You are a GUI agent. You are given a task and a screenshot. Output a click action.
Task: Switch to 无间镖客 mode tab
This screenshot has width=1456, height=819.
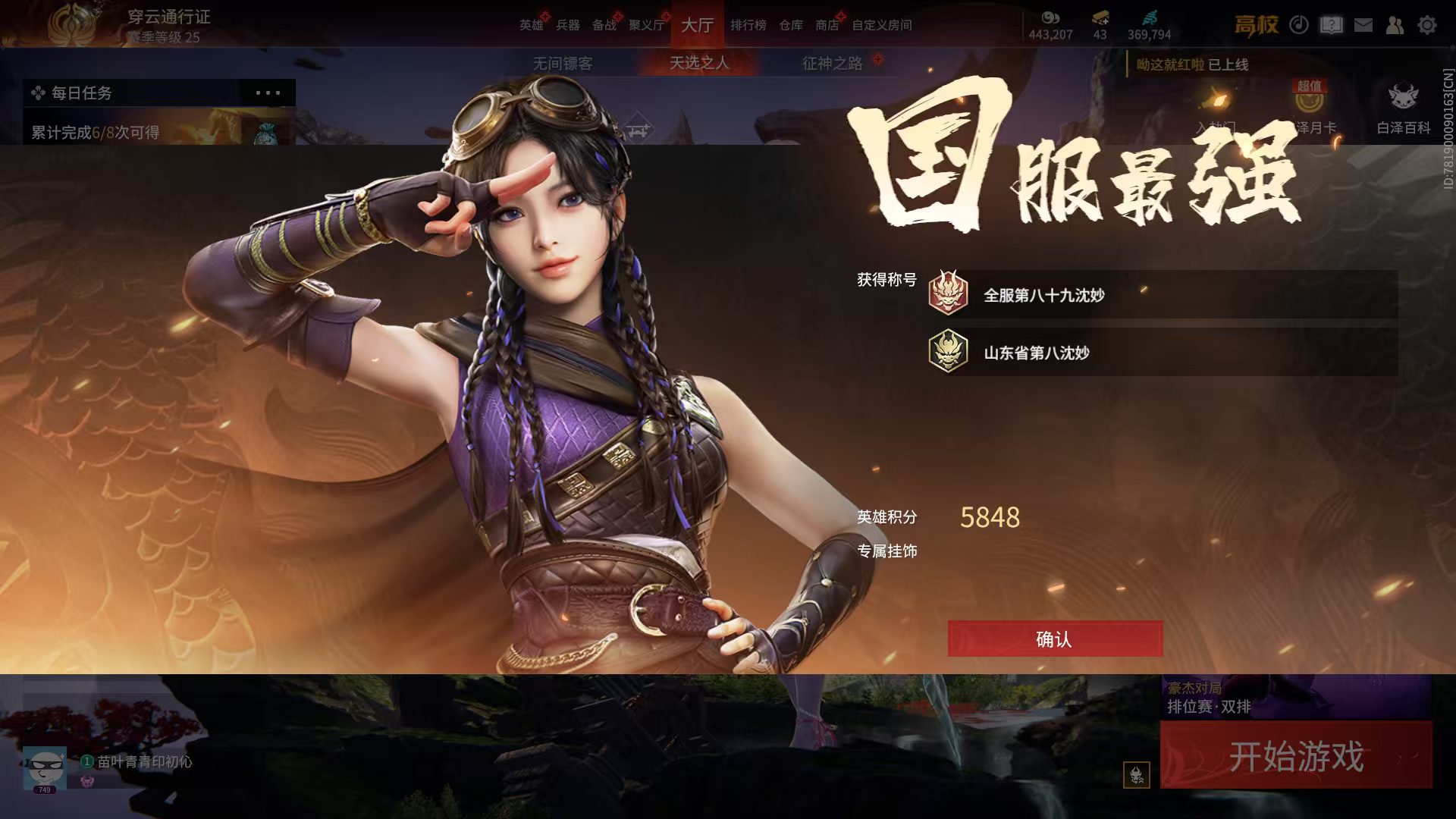tap(563, 63)
